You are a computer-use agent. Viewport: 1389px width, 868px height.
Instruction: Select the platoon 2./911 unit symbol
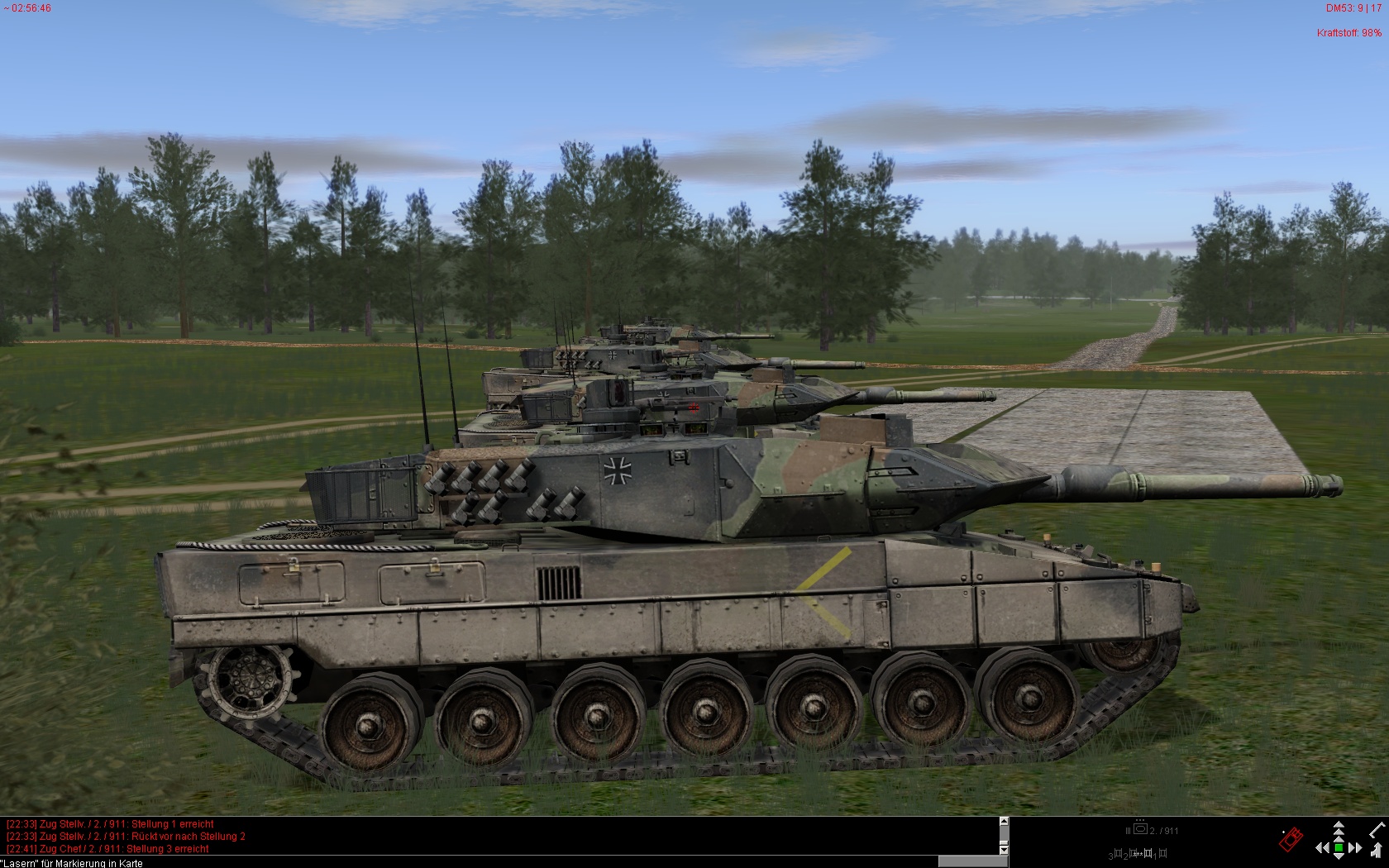point(1140,830)
